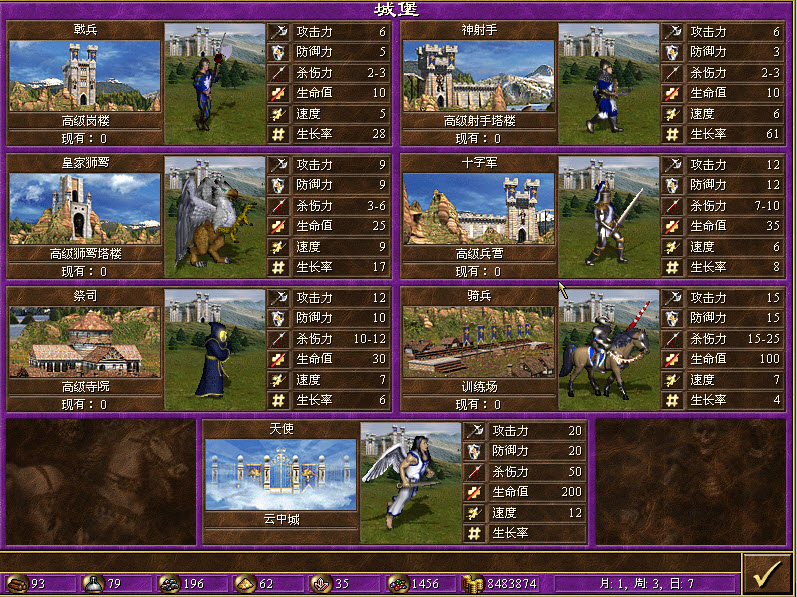
Task: Open the 高级兵营 barracks building picture
Action: click(479, 209)
